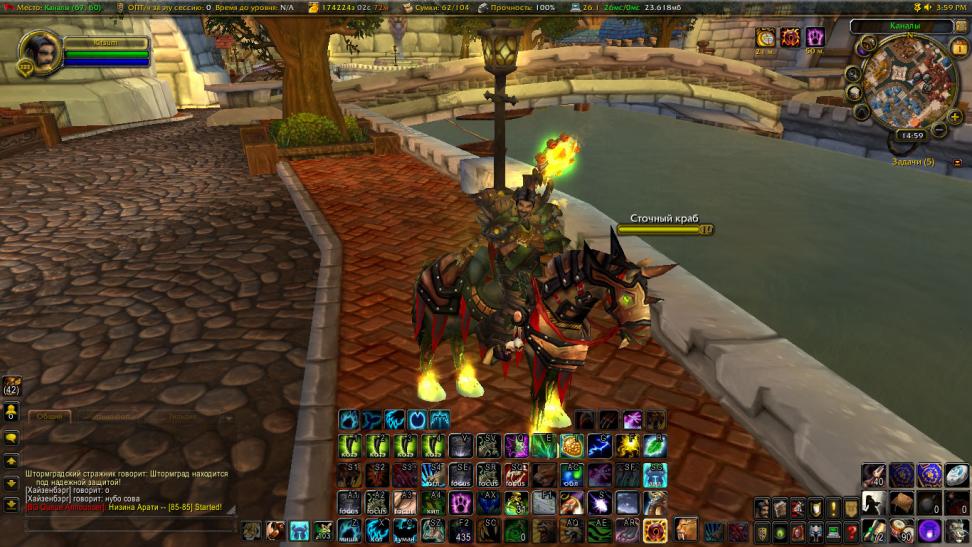Jump chat to the bottom with the lowest arrow

click(x=11, y=503)
